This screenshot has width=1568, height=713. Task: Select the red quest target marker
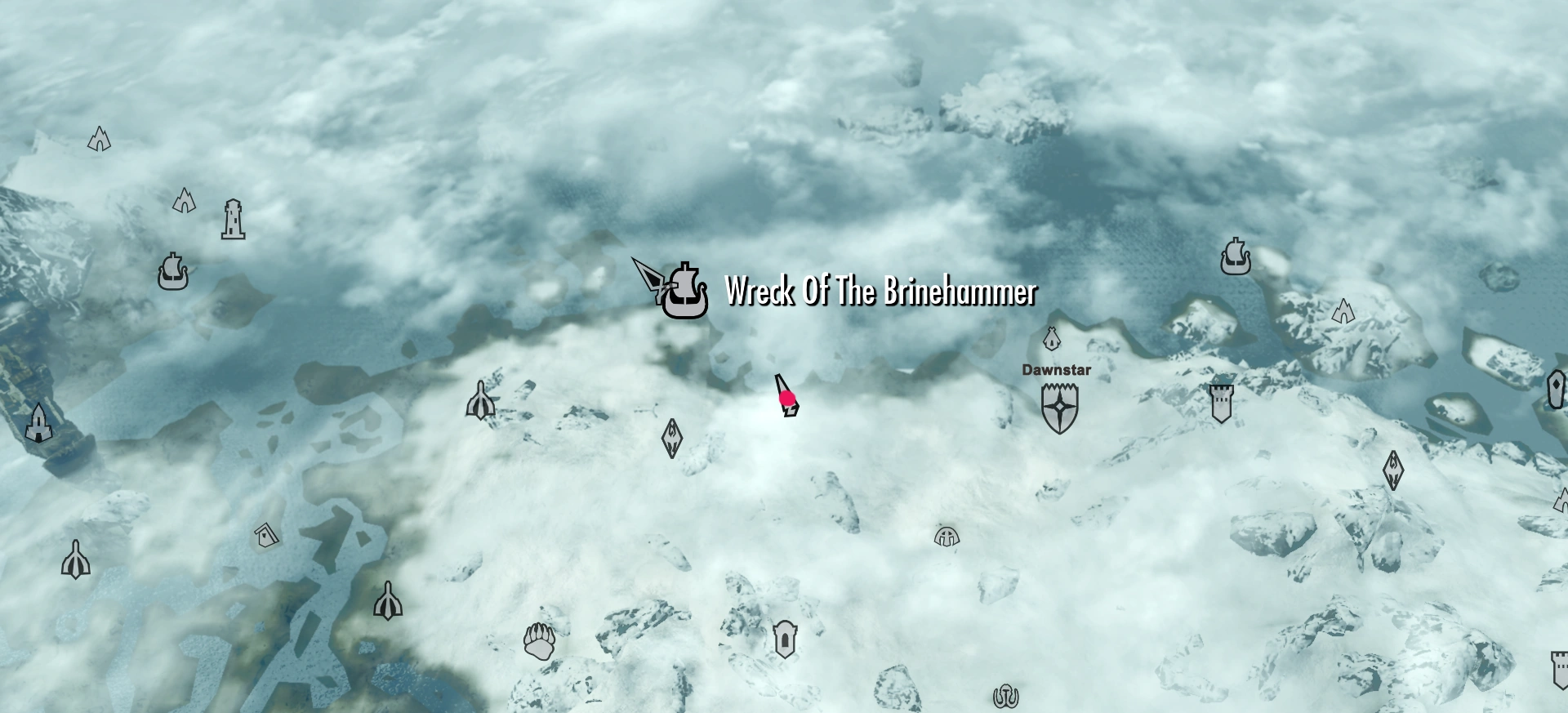click(786, 398)
